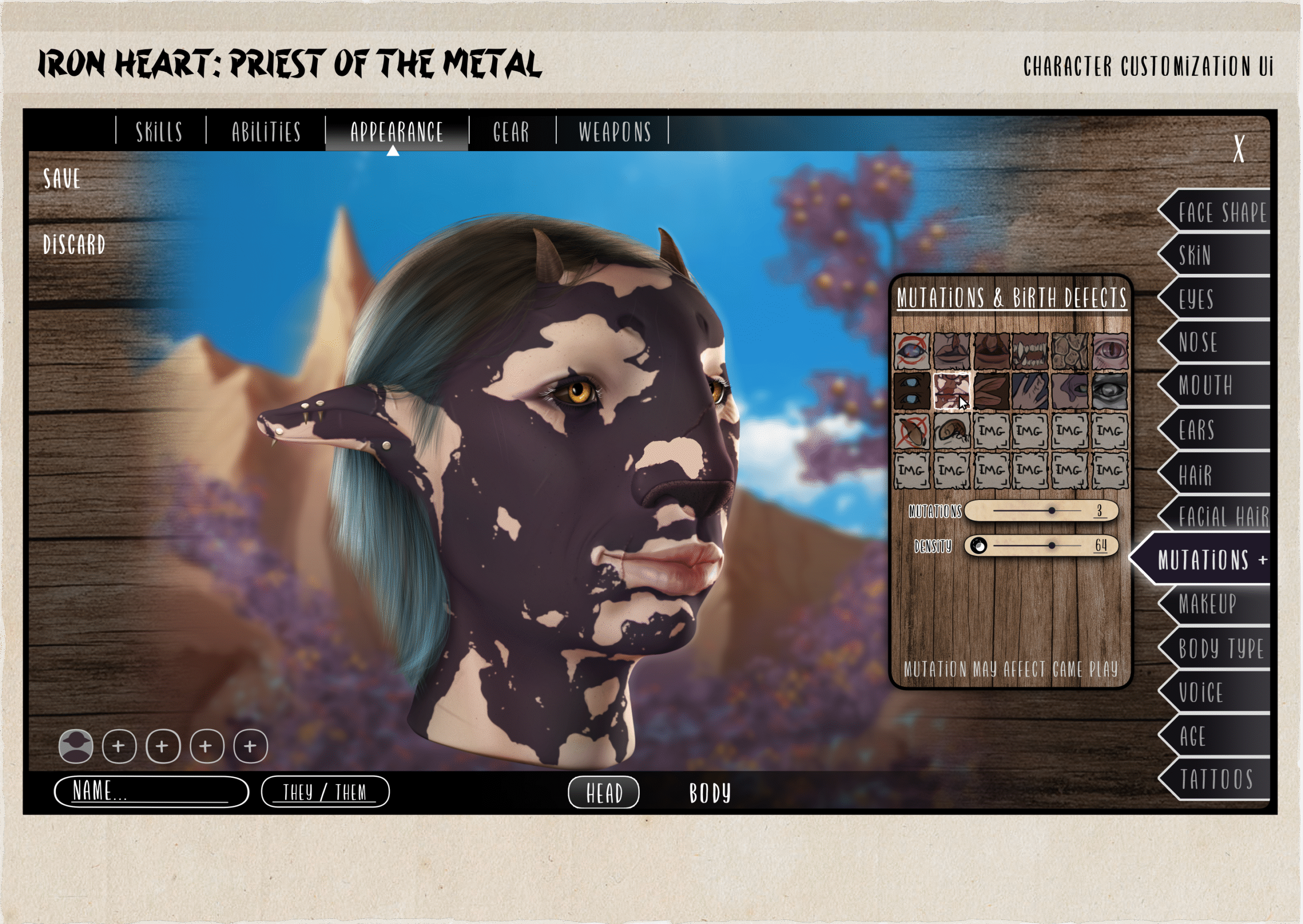Image resolution: width=1303 pixels, height=924 pixels.
Task: Open the Makeup category
Action: click(1207, 604)
